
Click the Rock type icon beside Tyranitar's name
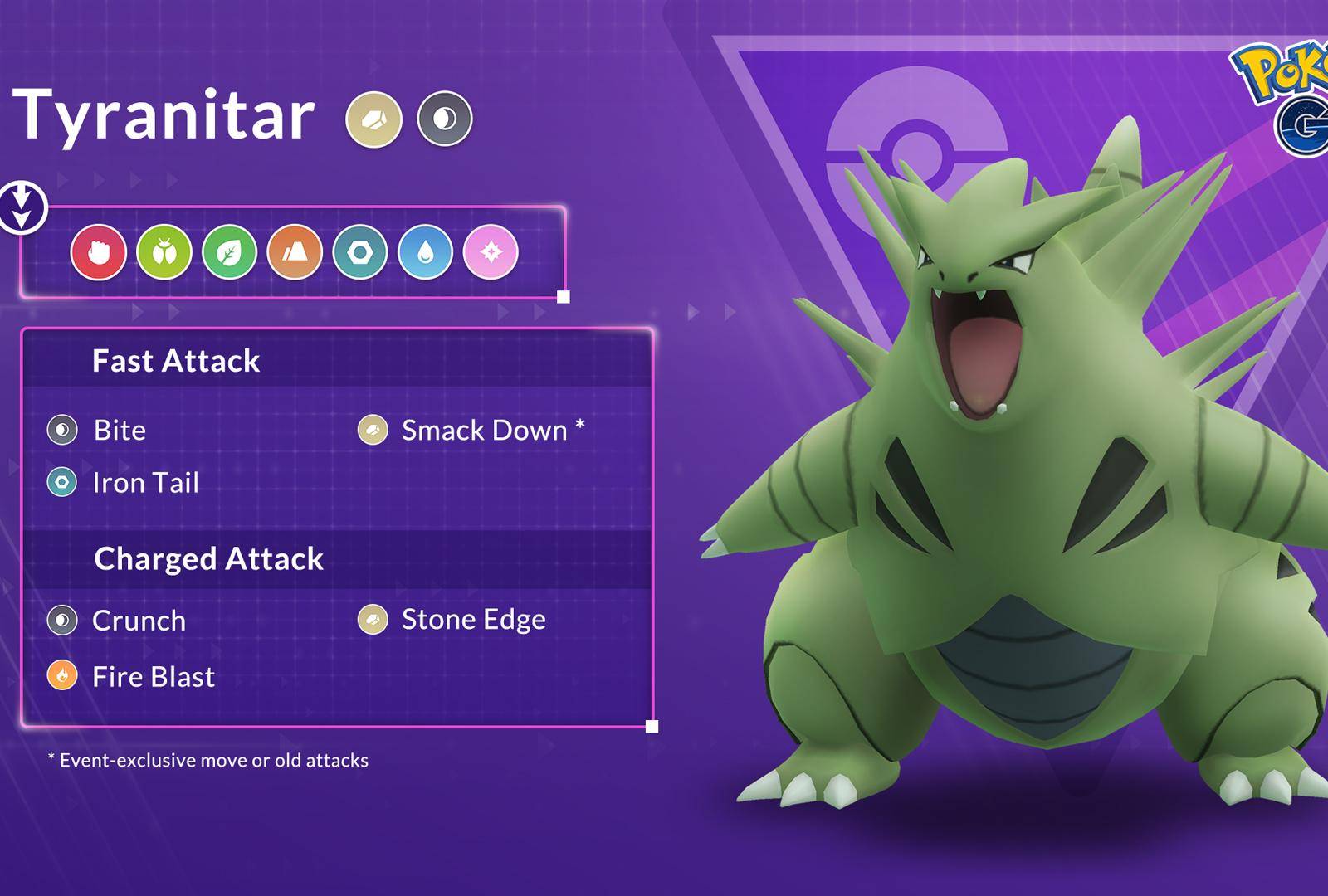pyautogui.click(x=373, y=119)
